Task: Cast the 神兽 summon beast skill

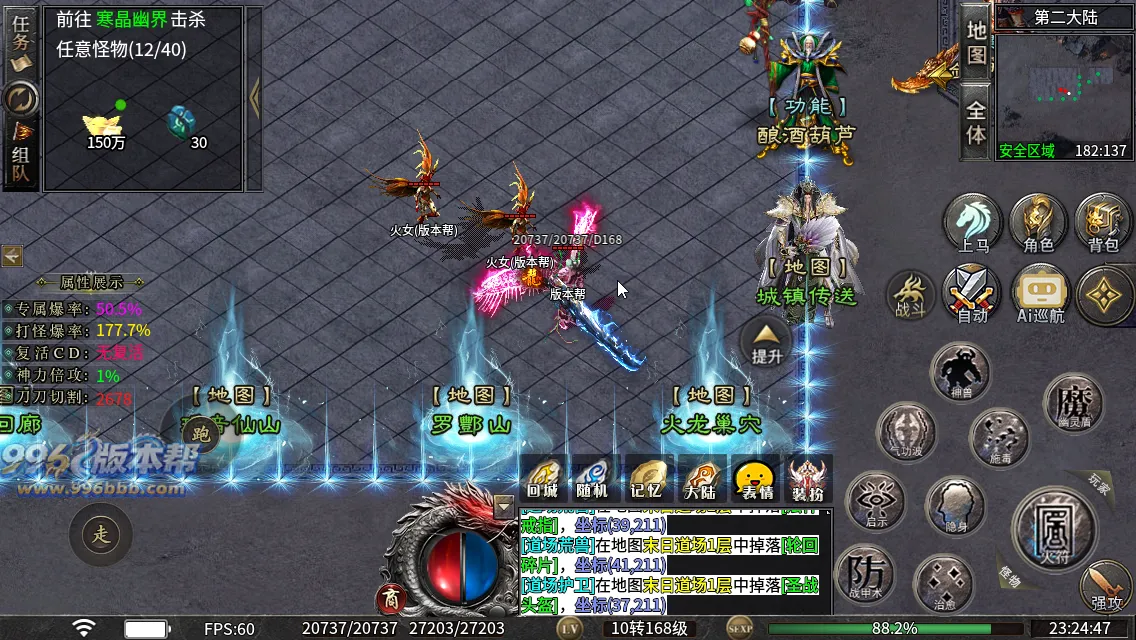Action: coord(960,372)
